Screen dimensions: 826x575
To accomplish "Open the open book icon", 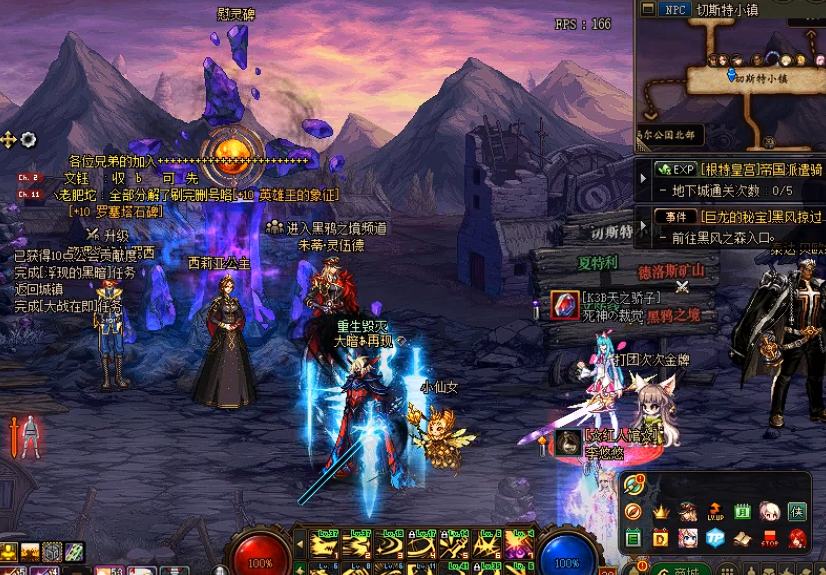I will [742, 539].
